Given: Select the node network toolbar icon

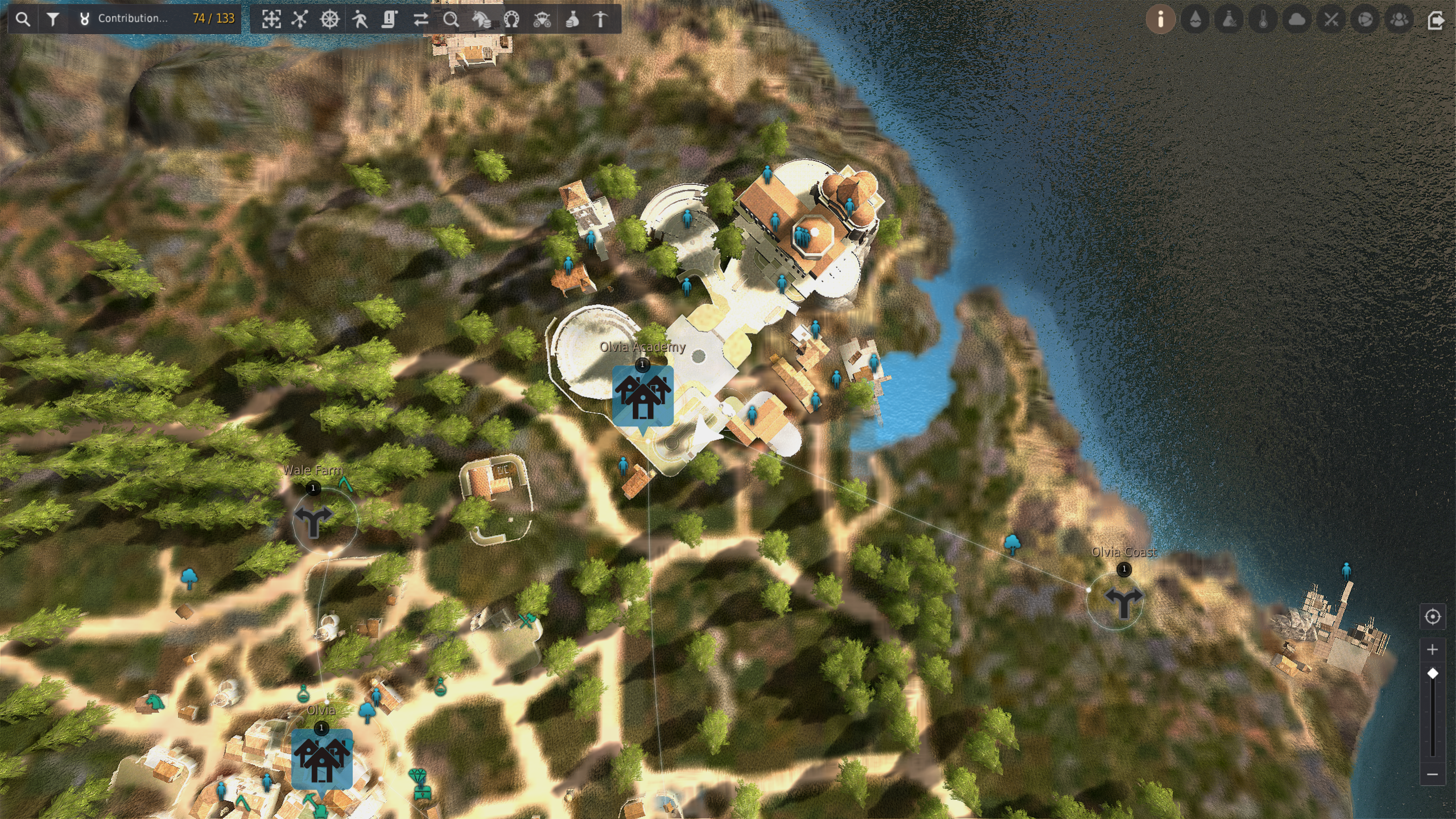Looking at the screenshot, I should (299, 19).
